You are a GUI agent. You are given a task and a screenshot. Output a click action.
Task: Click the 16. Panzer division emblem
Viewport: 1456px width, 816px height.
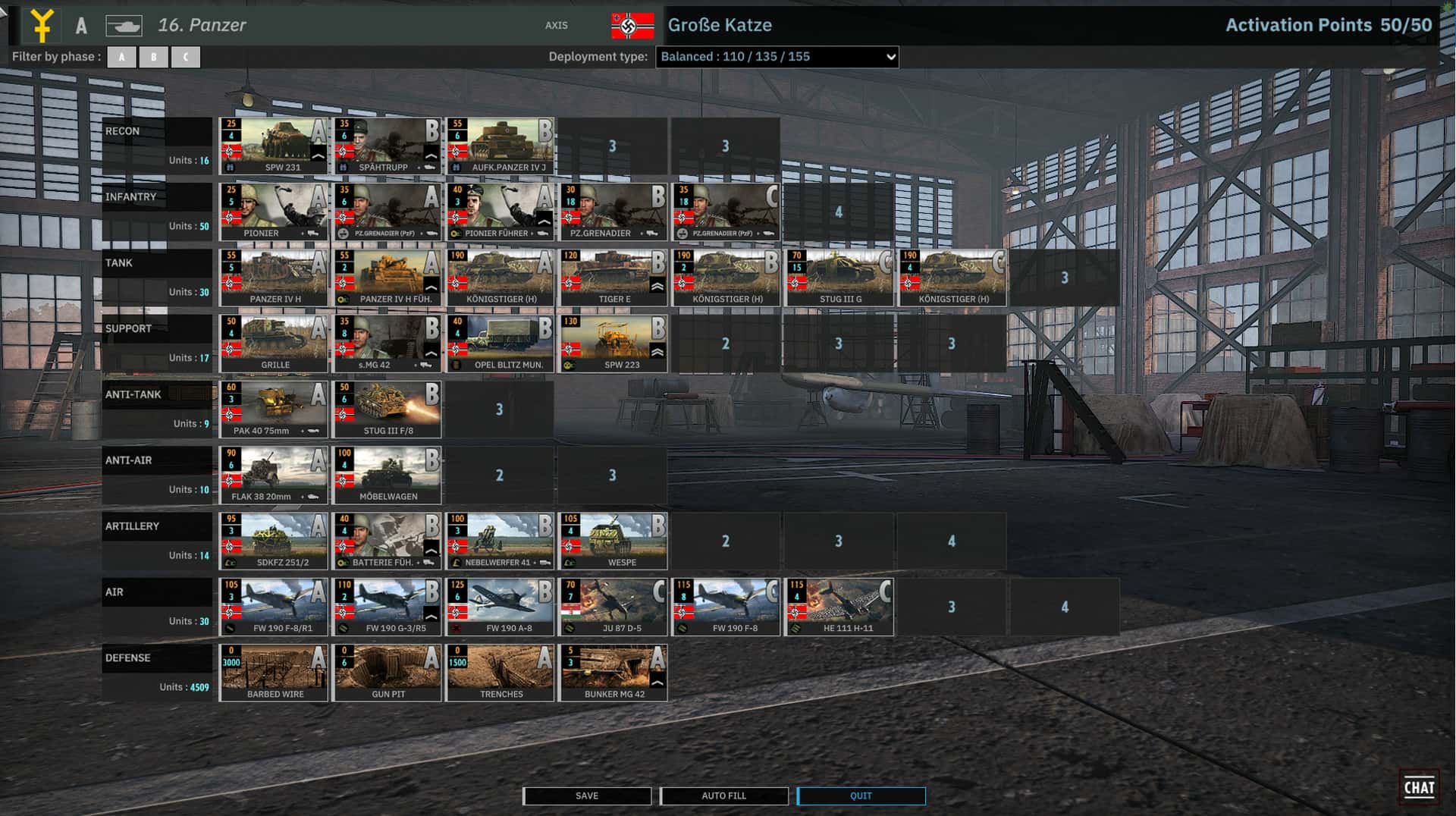tap(43, 24)
